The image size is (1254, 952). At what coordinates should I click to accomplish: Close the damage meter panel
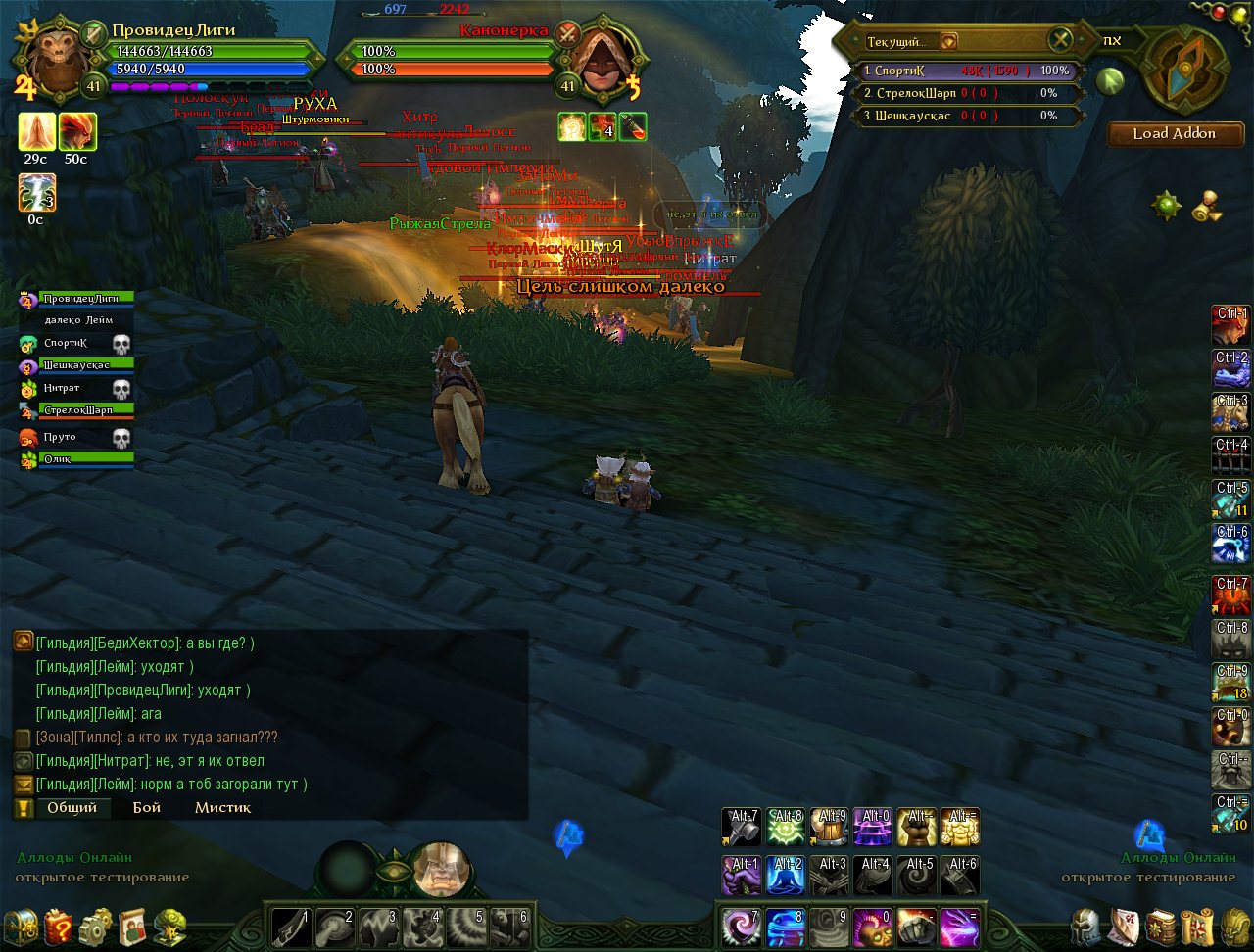pos(1060,40)
